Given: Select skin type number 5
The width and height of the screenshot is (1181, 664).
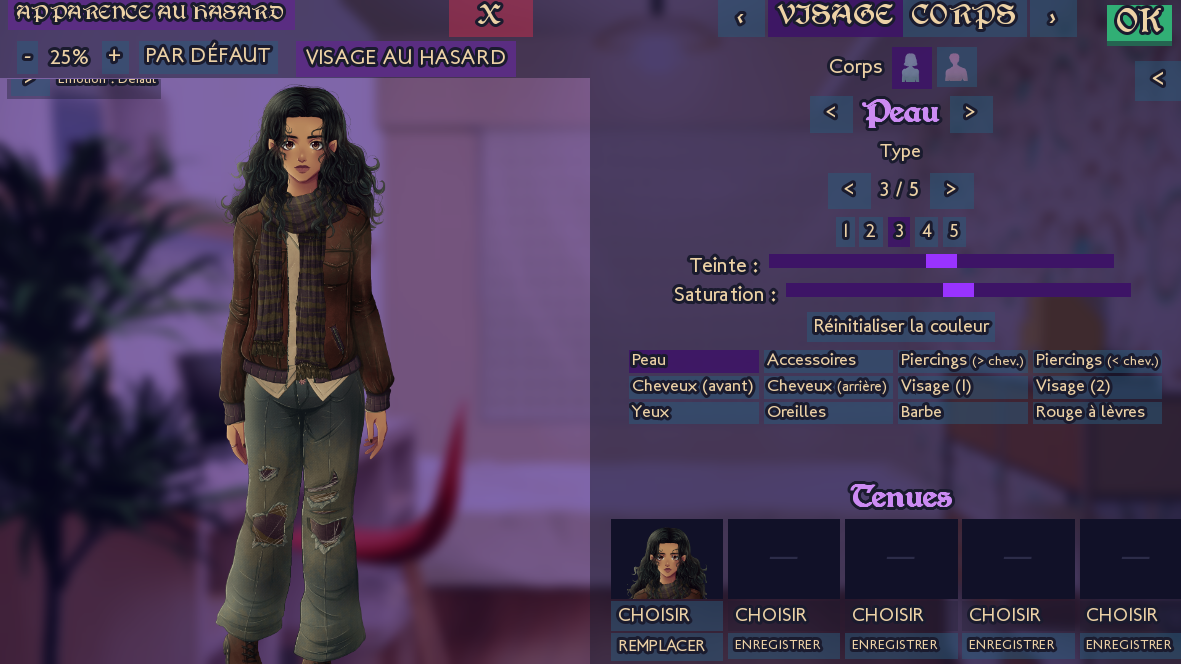Looking at the screenshot, I should click(953, 231).
